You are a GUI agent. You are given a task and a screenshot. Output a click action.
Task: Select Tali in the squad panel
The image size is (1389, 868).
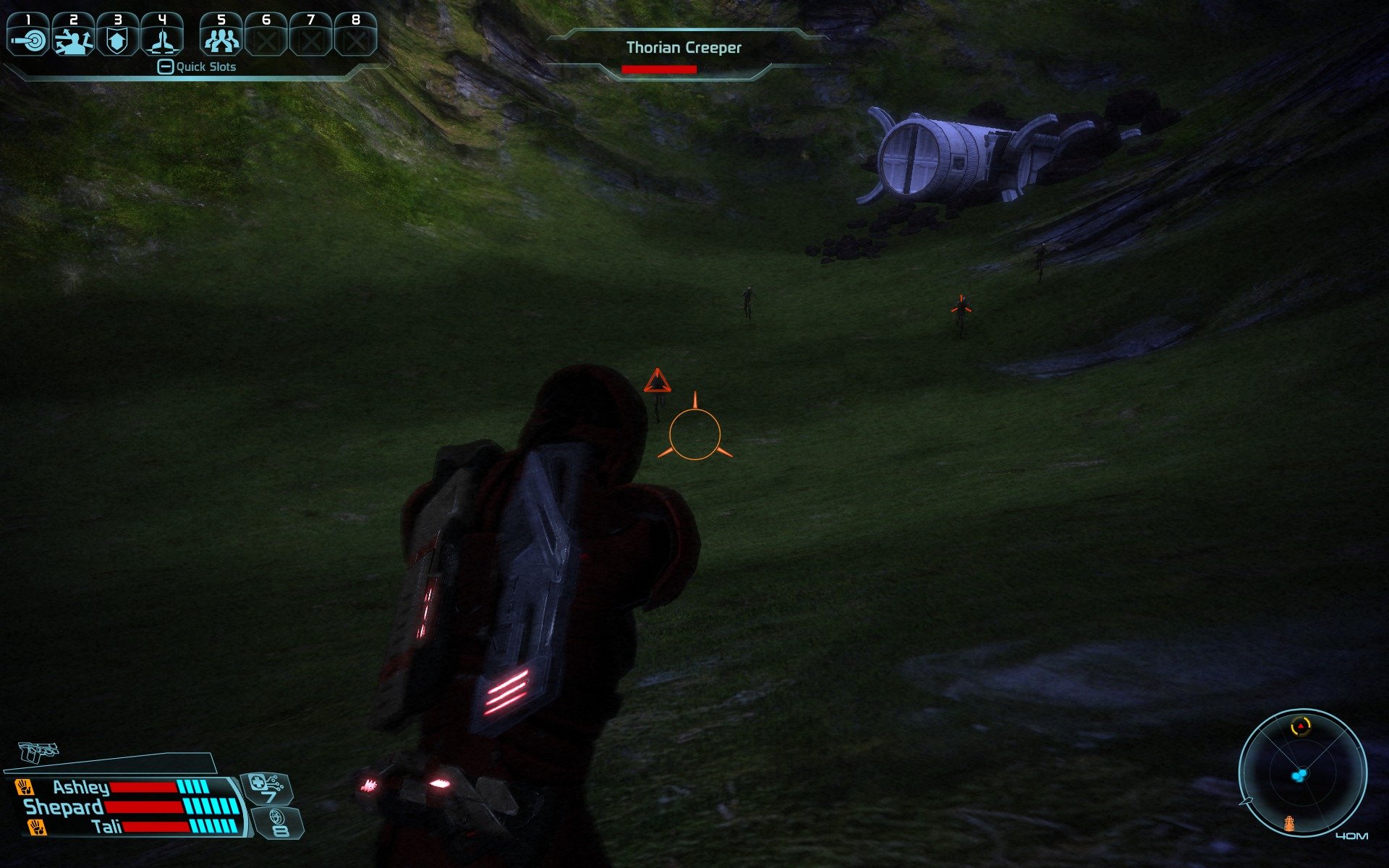click(107, 827)
